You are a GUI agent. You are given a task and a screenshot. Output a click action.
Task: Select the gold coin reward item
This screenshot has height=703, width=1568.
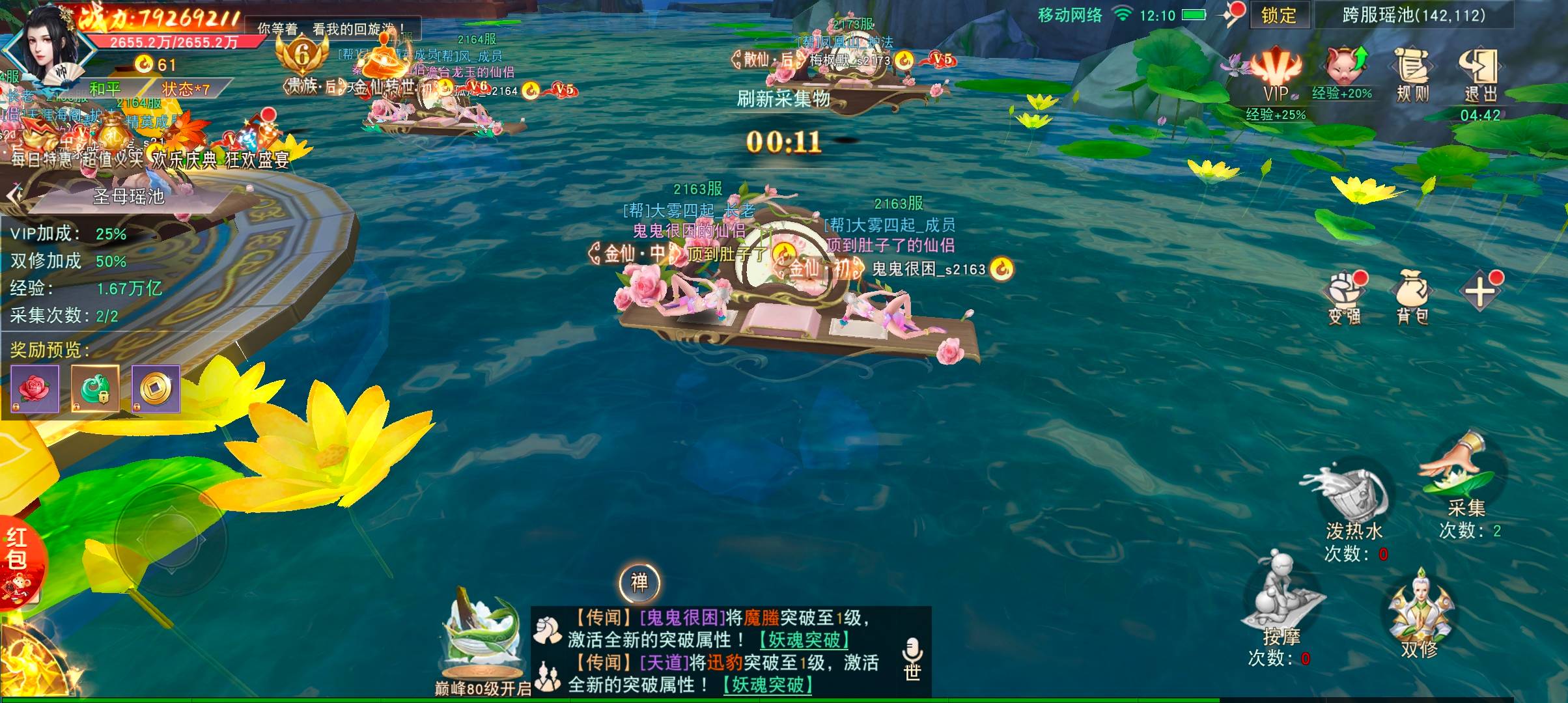pyautogui.click(x=156, y=389)
